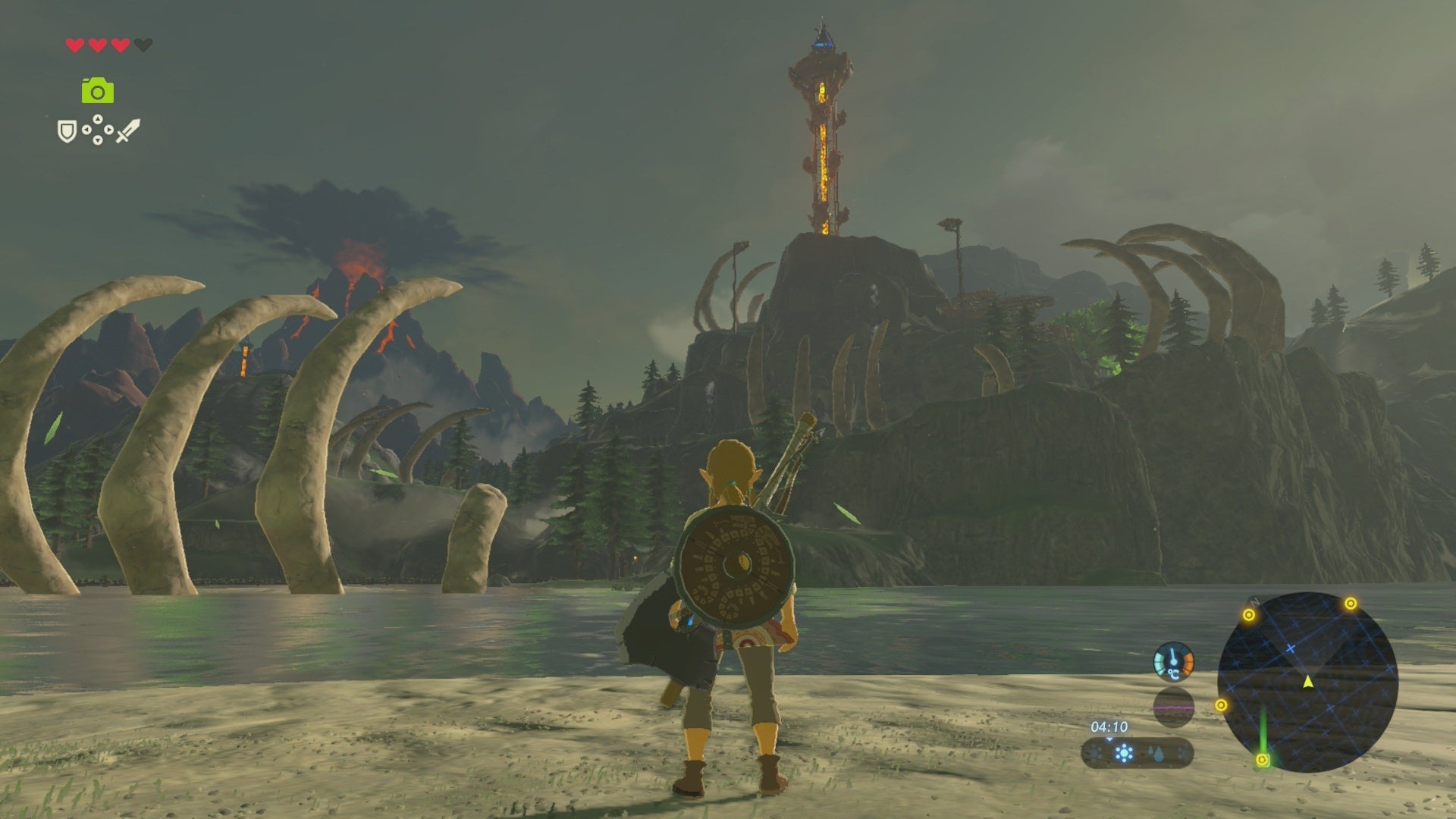The width and height of the screenshot is (1456, 819).
Task: Click the D-pad quick-select icon
Action: (97, 128)
